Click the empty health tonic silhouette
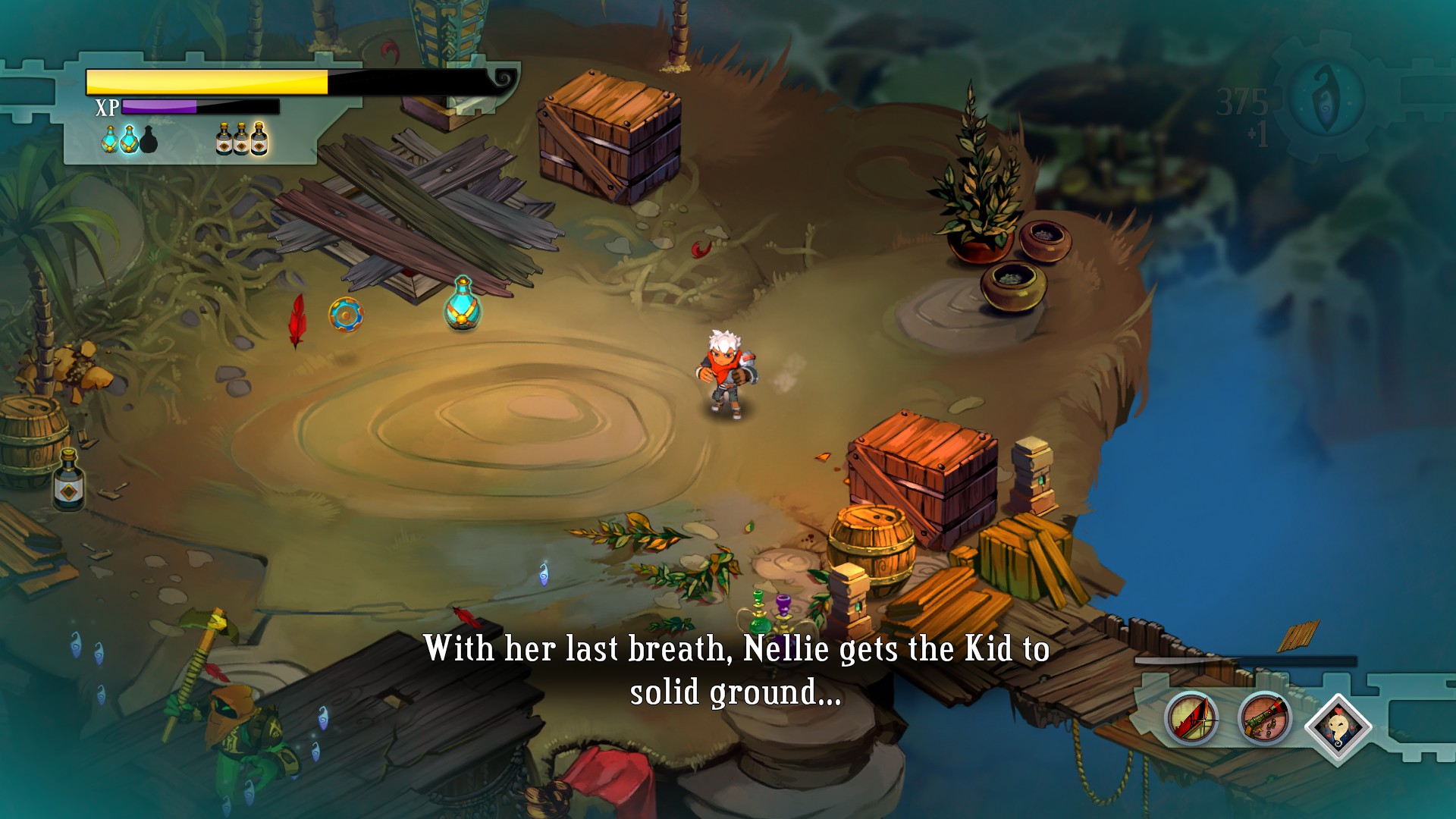This screenshot has height=819, width=1456. (x=149, y=140)
